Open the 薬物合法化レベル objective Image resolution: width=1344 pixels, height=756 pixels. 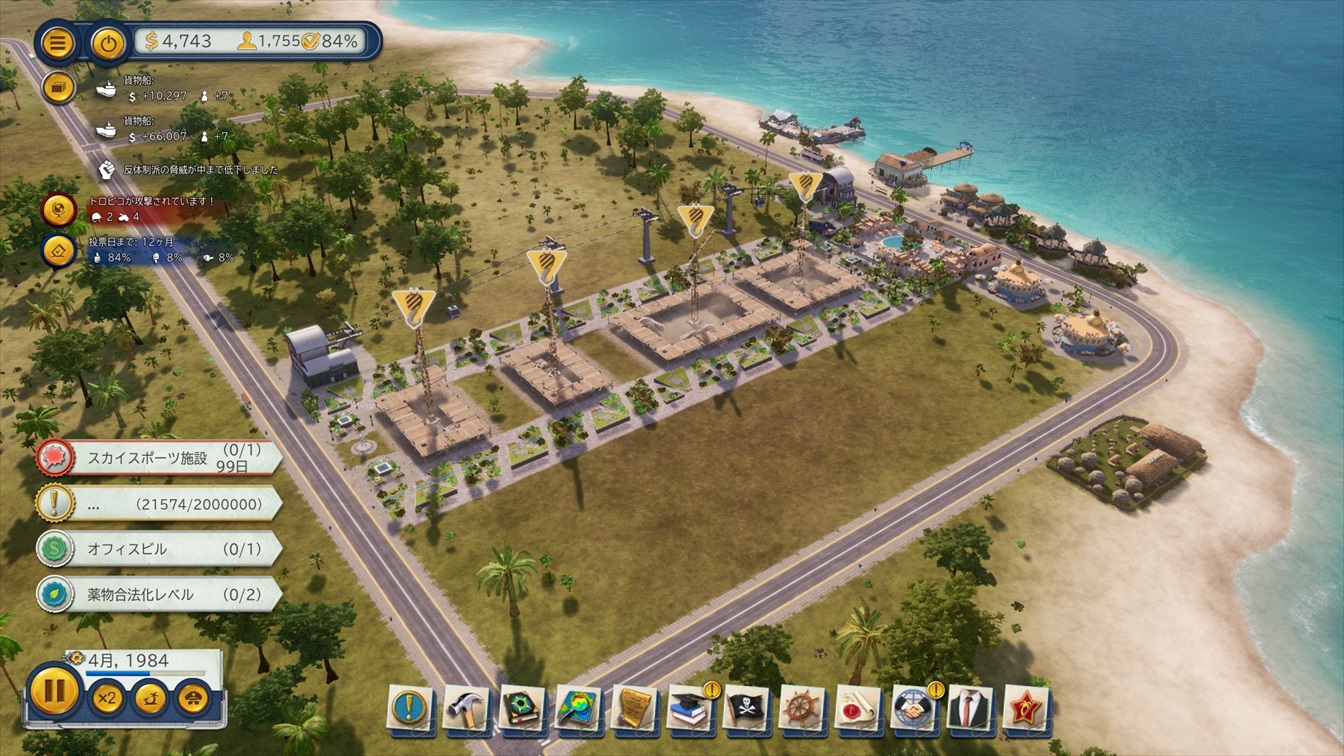(160, 594)
